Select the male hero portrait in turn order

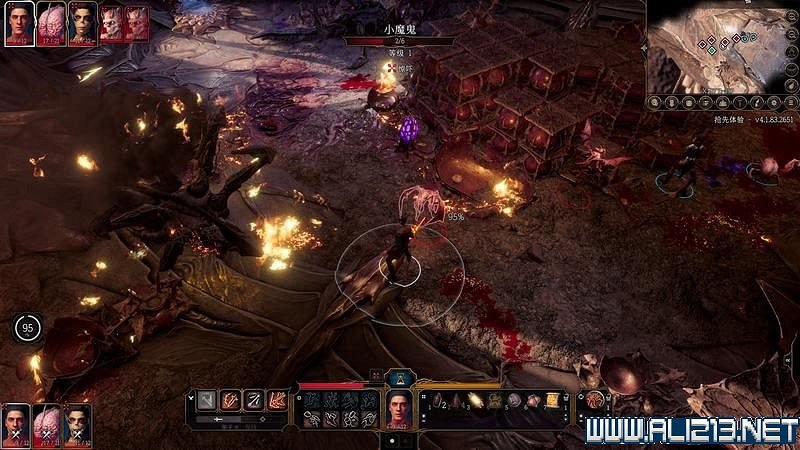(18, 23)
